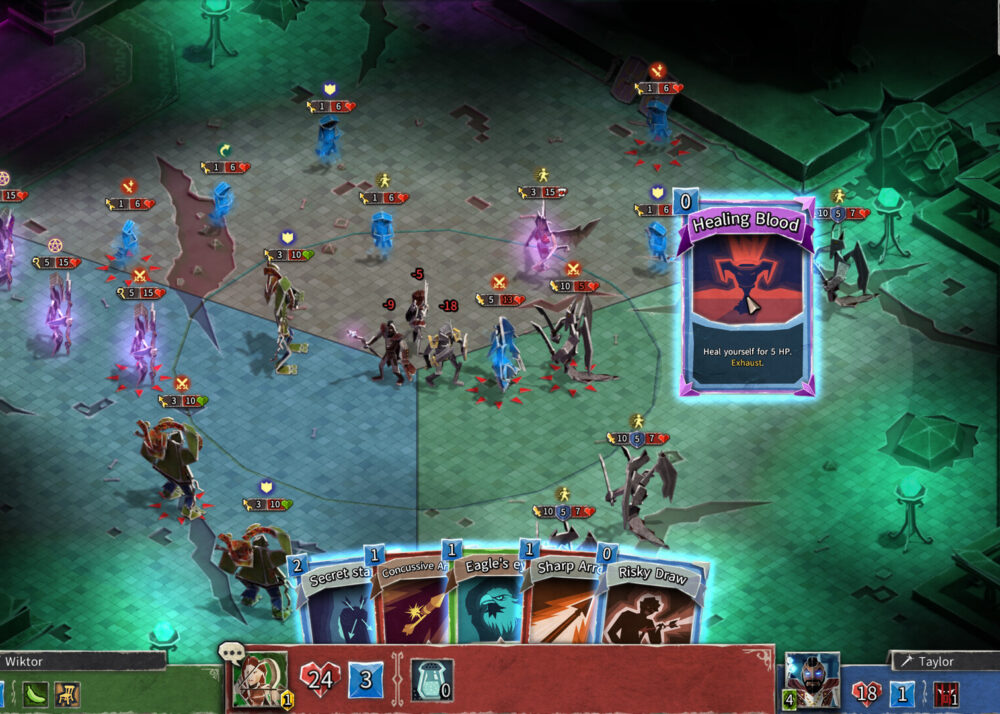Image resolution: width=1000 pixels, height=714 pixels.
Task: Click Taylor's red status icon
Action: (945, 693)
